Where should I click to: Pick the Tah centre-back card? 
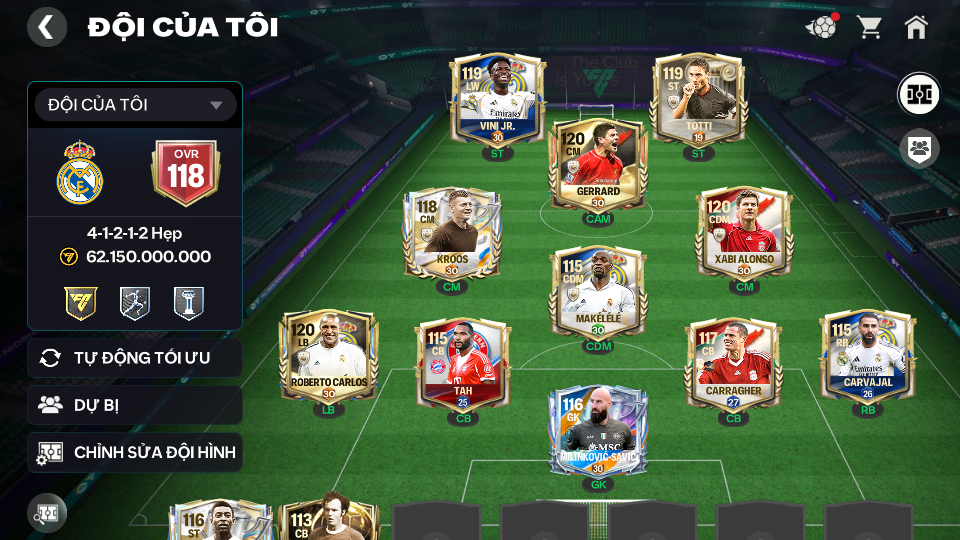point(463,364)
